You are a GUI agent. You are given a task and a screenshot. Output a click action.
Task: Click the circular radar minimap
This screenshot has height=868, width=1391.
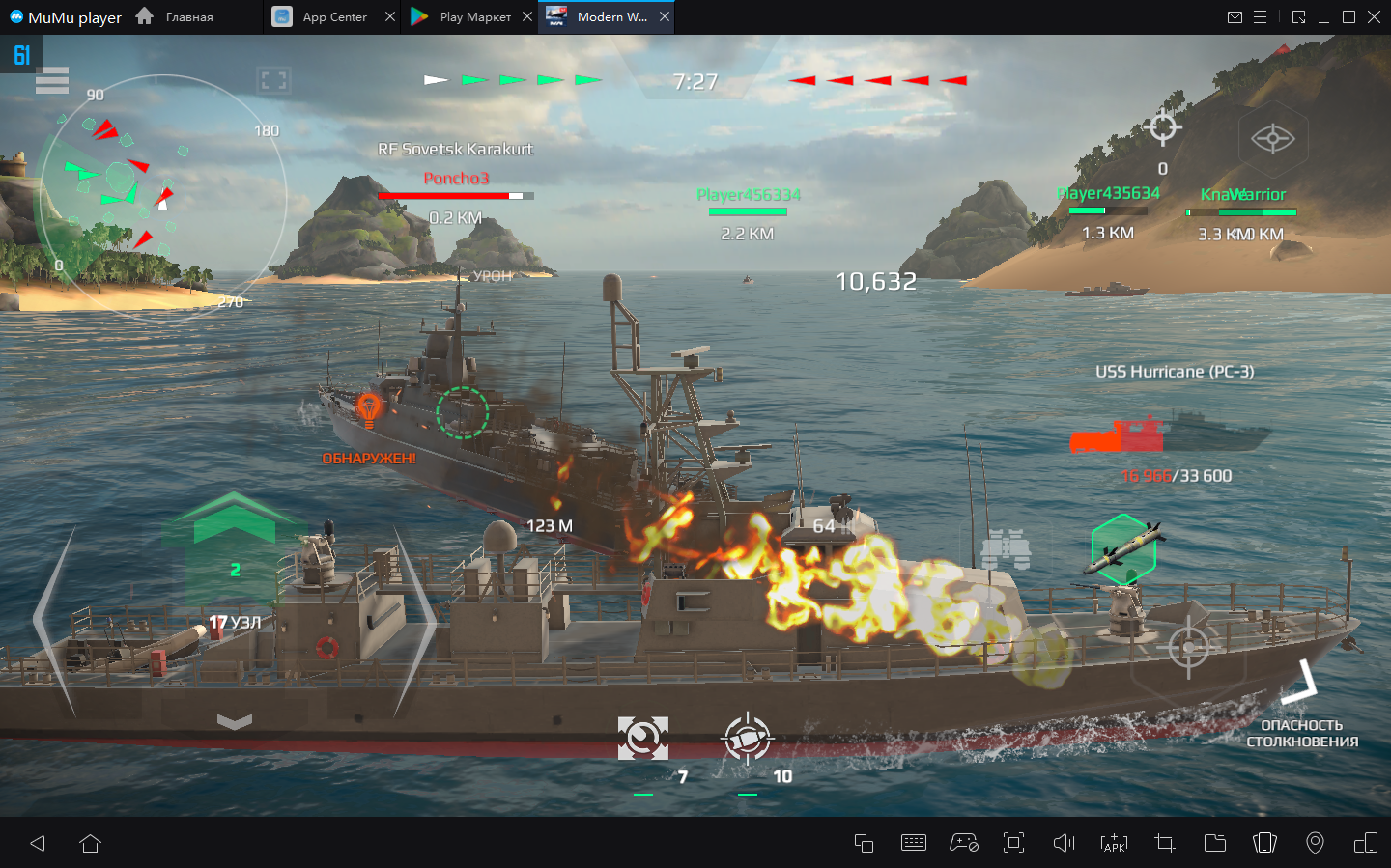[x=159, y=198]
